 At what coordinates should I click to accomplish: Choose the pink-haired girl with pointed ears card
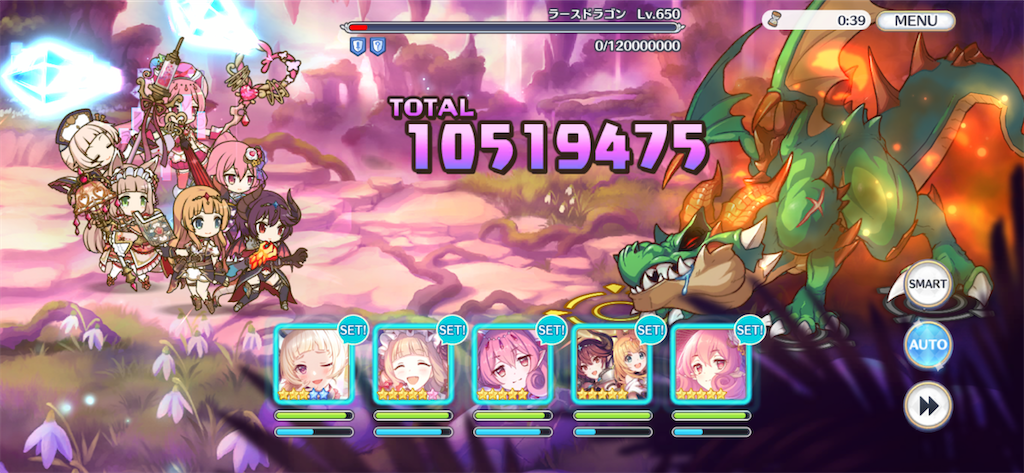[x=511, y=364]
